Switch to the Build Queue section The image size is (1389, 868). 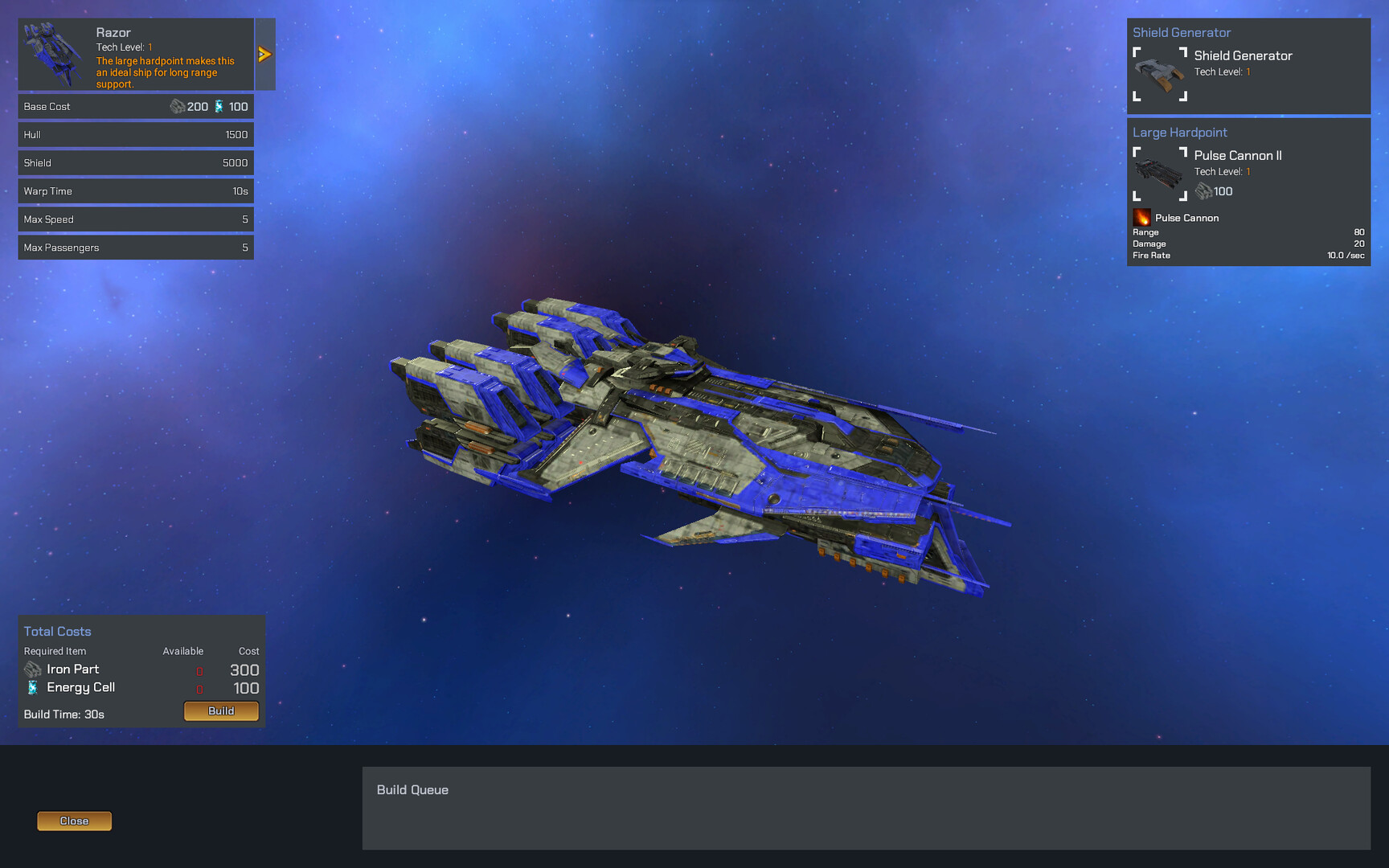click(413, 789)
